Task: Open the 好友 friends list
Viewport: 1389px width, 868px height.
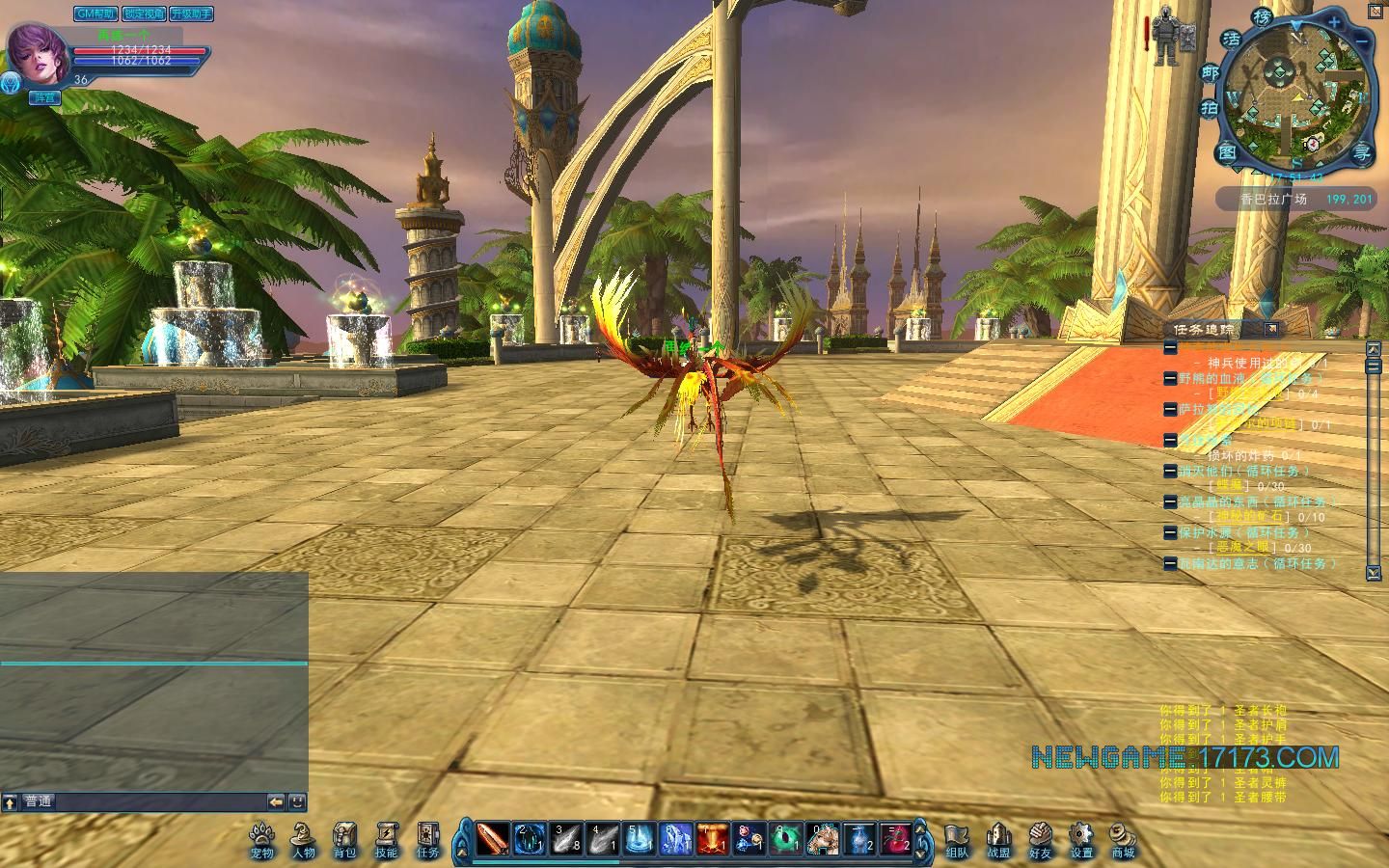Action: coord(1040,839)
